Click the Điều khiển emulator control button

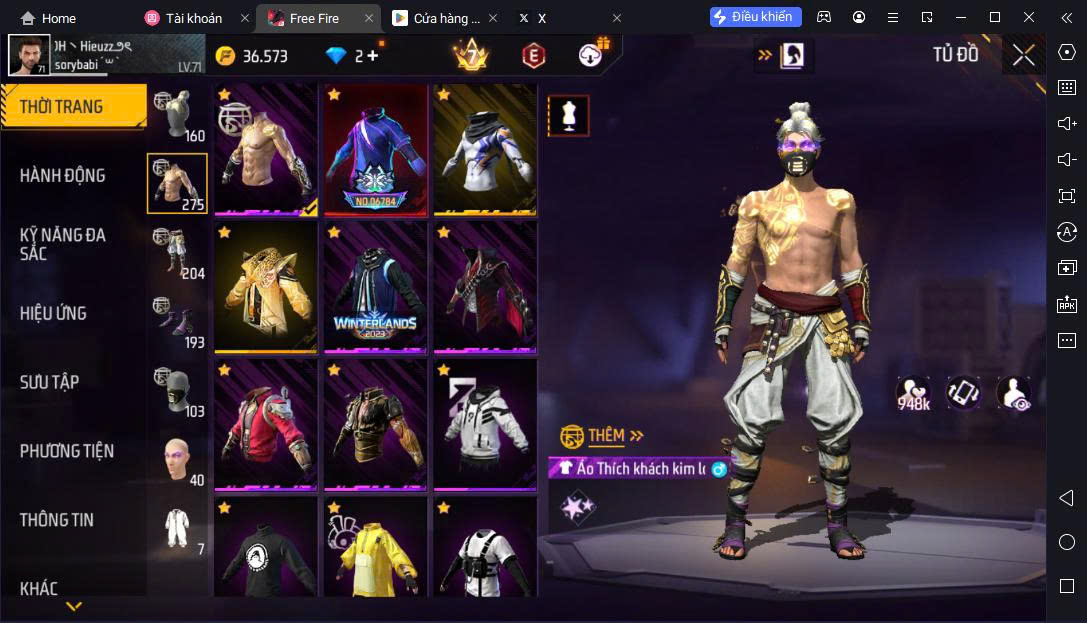pos(755,17)
